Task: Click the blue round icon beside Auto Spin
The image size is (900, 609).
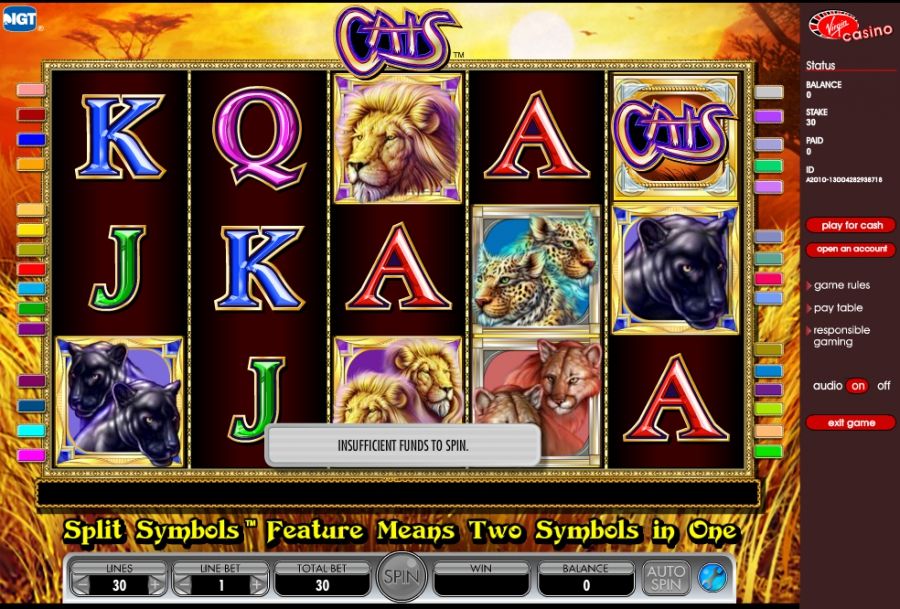Action: [x=712, y=577]
